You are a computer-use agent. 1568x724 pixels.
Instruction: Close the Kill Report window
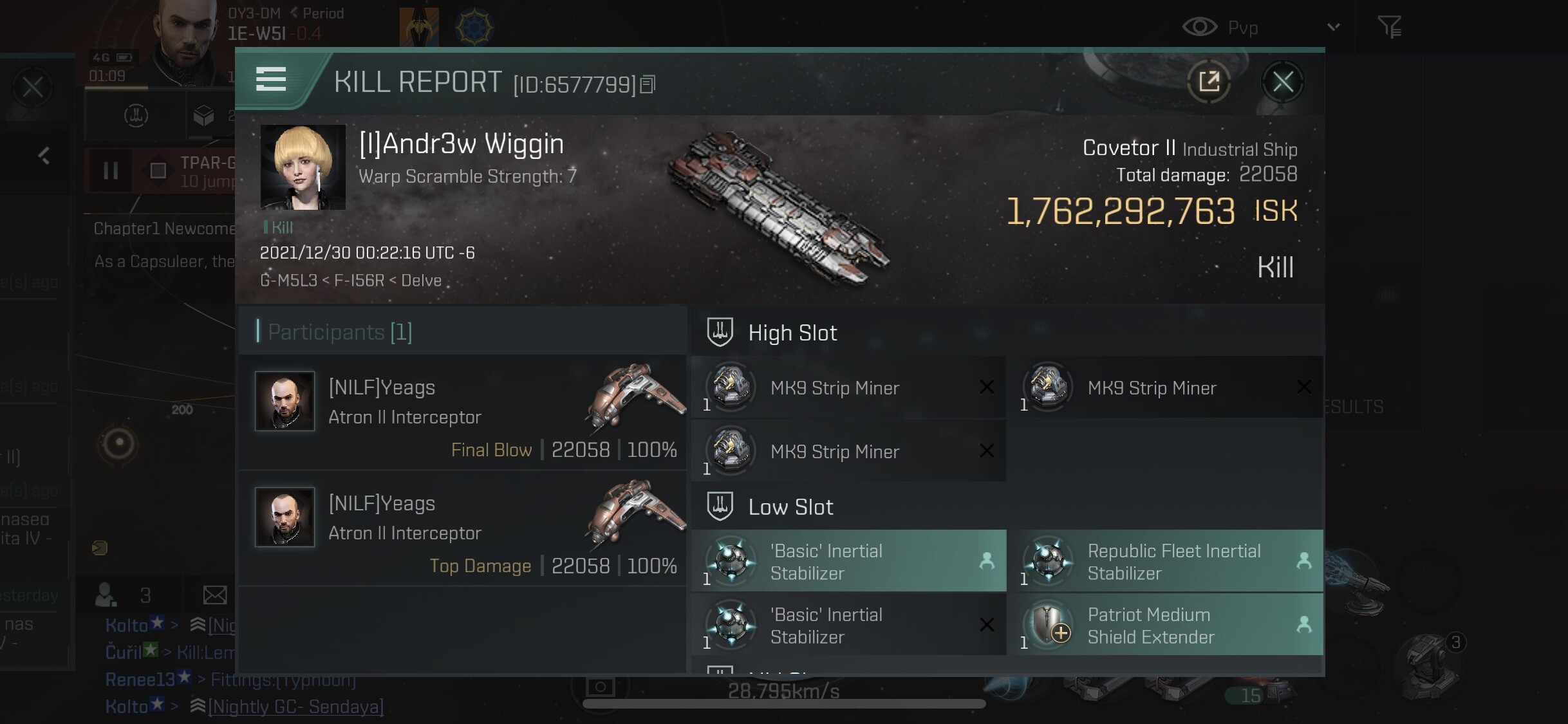[x=1282, y=82]
